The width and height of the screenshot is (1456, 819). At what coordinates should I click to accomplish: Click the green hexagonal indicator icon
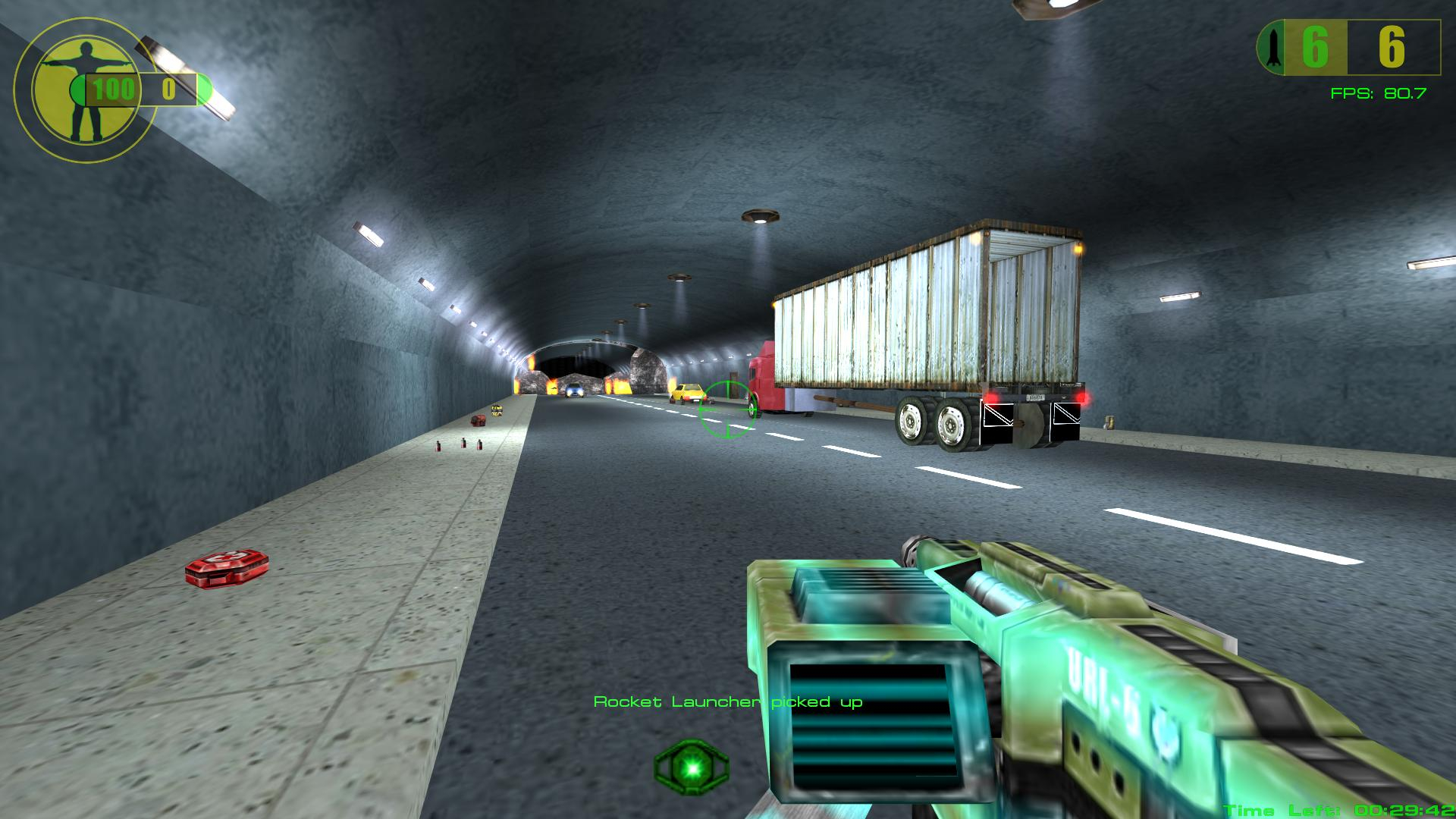coord(692,767)
